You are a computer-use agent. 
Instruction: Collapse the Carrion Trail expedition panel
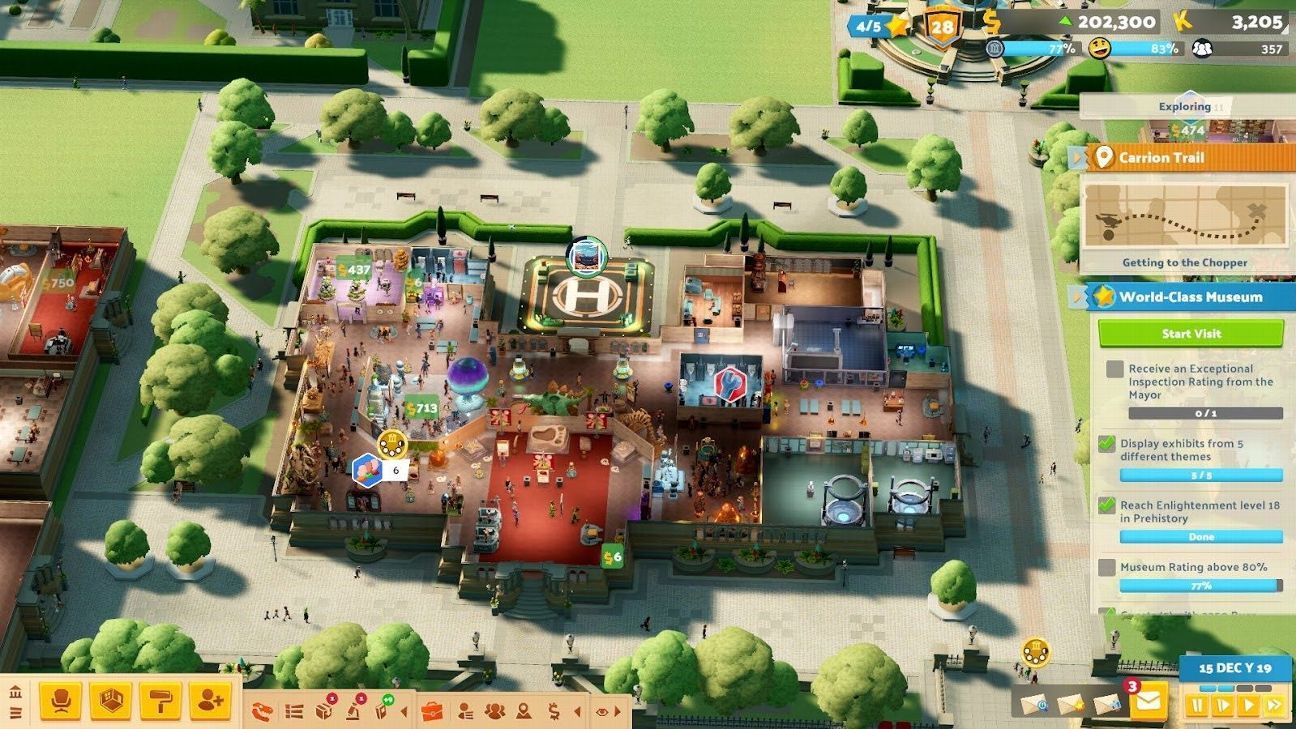[x=1077, y=158]
